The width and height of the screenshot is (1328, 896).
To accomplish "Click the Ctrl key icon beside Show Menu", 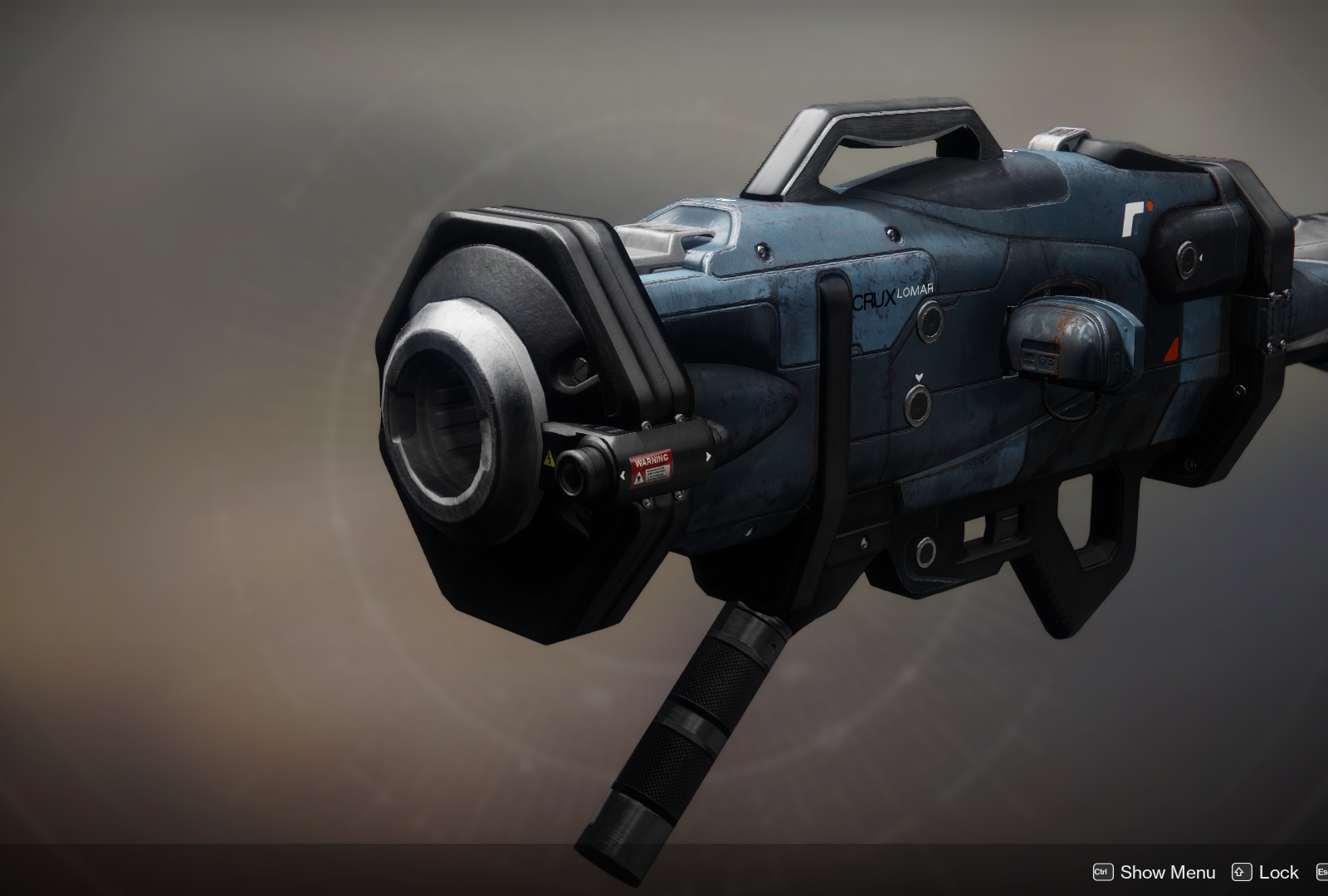I will click(1101, 872).
